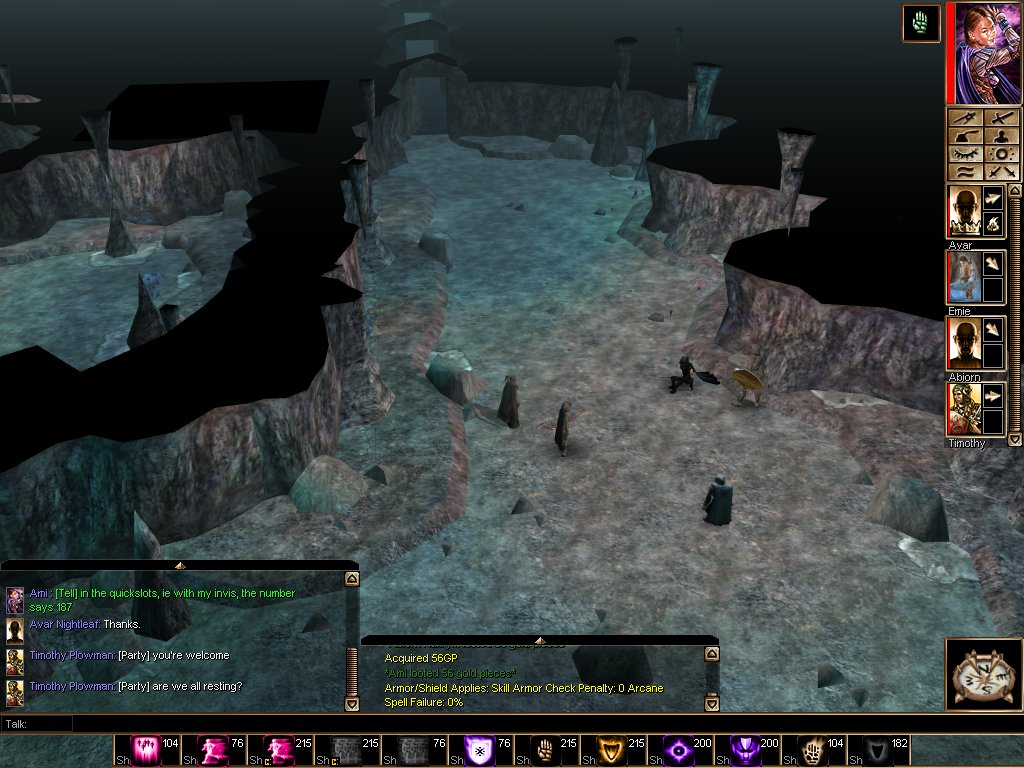The image size is (1024, 768).
Task: Select Emie's party portrait
Action: coord(963,277)
